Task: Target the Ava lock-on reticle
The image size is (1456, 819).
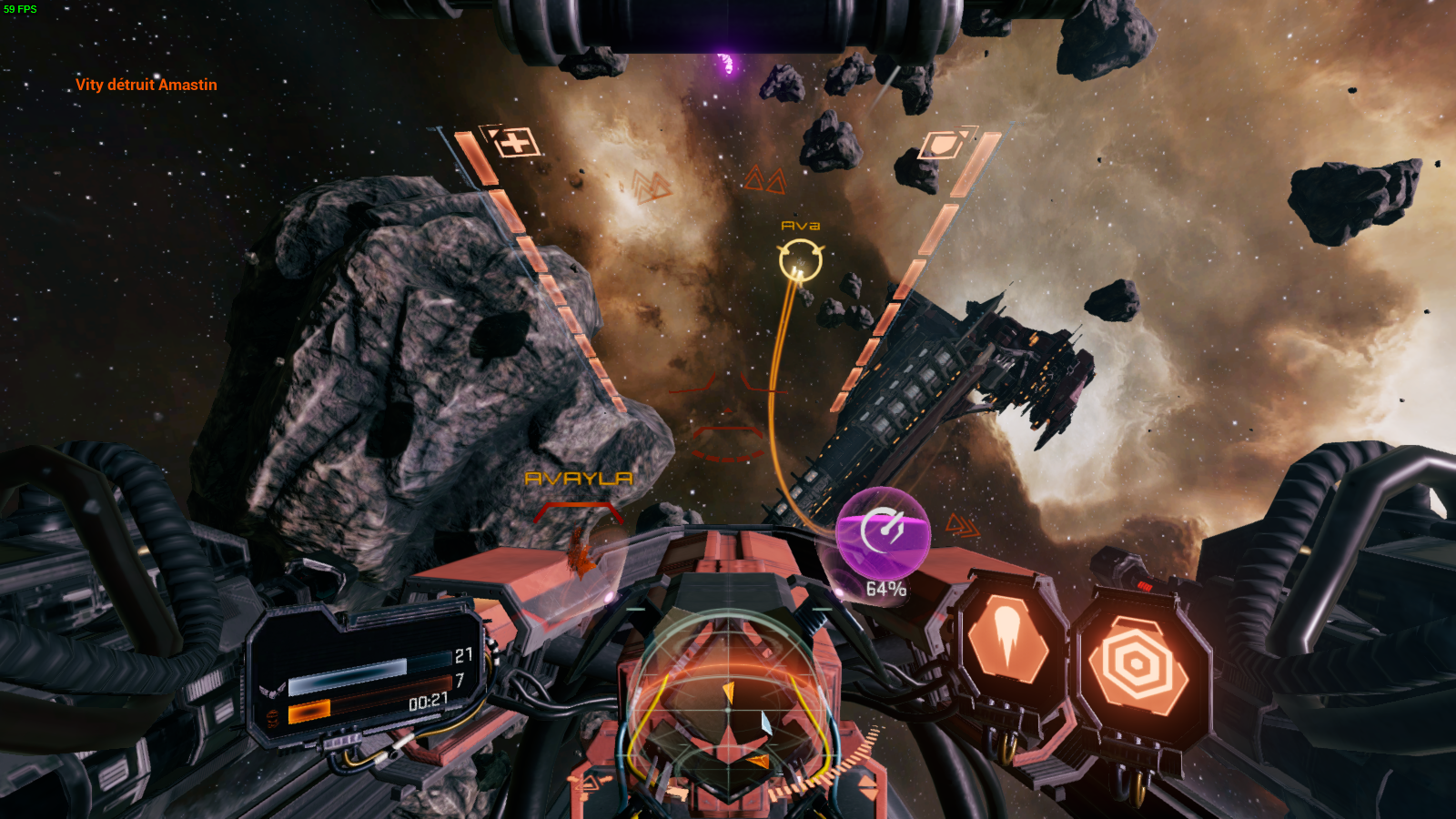Action: point(801,261)
